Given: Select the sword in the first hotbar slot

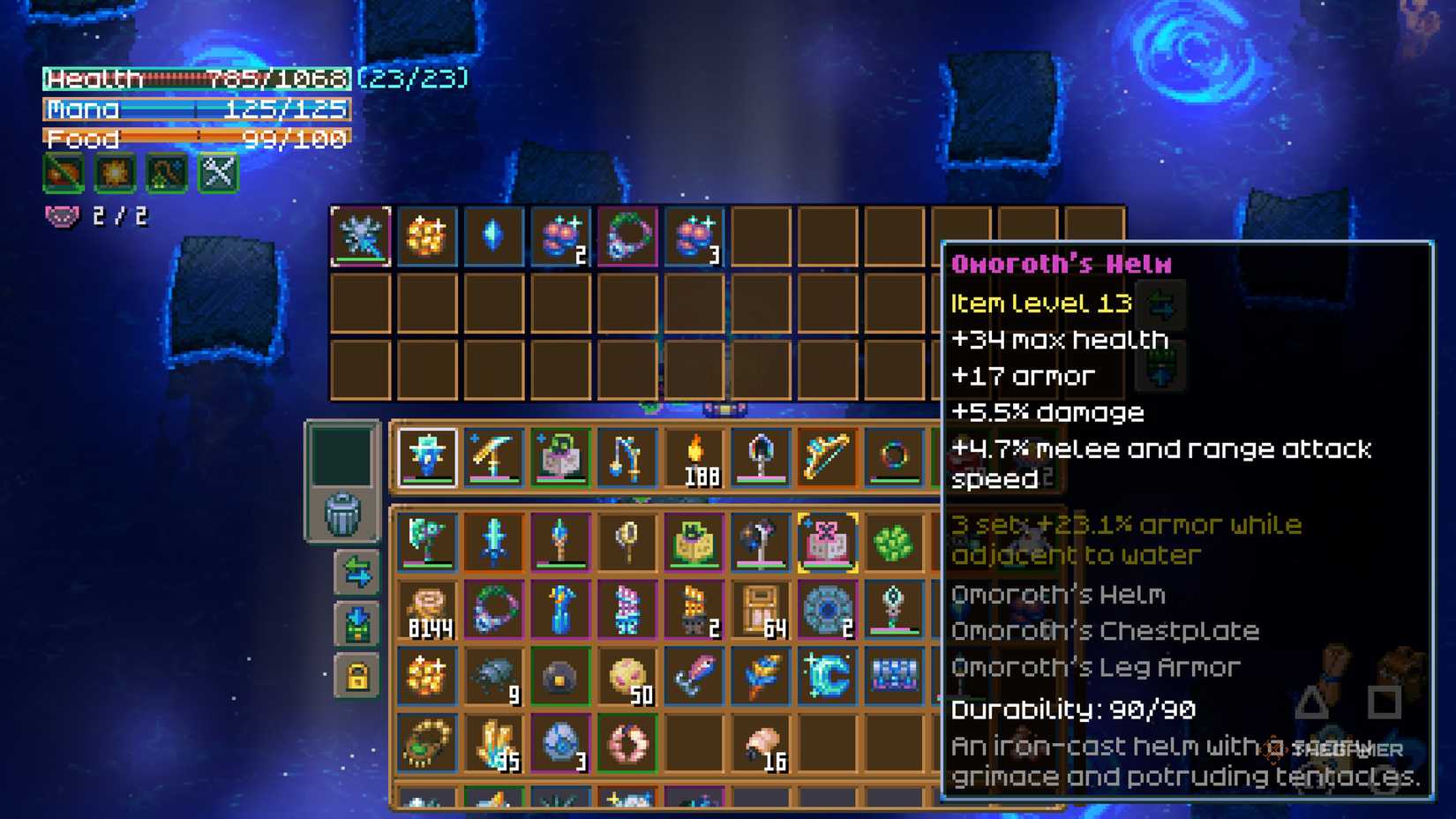Looking at the screenshot, I should [x=428, y=456].
